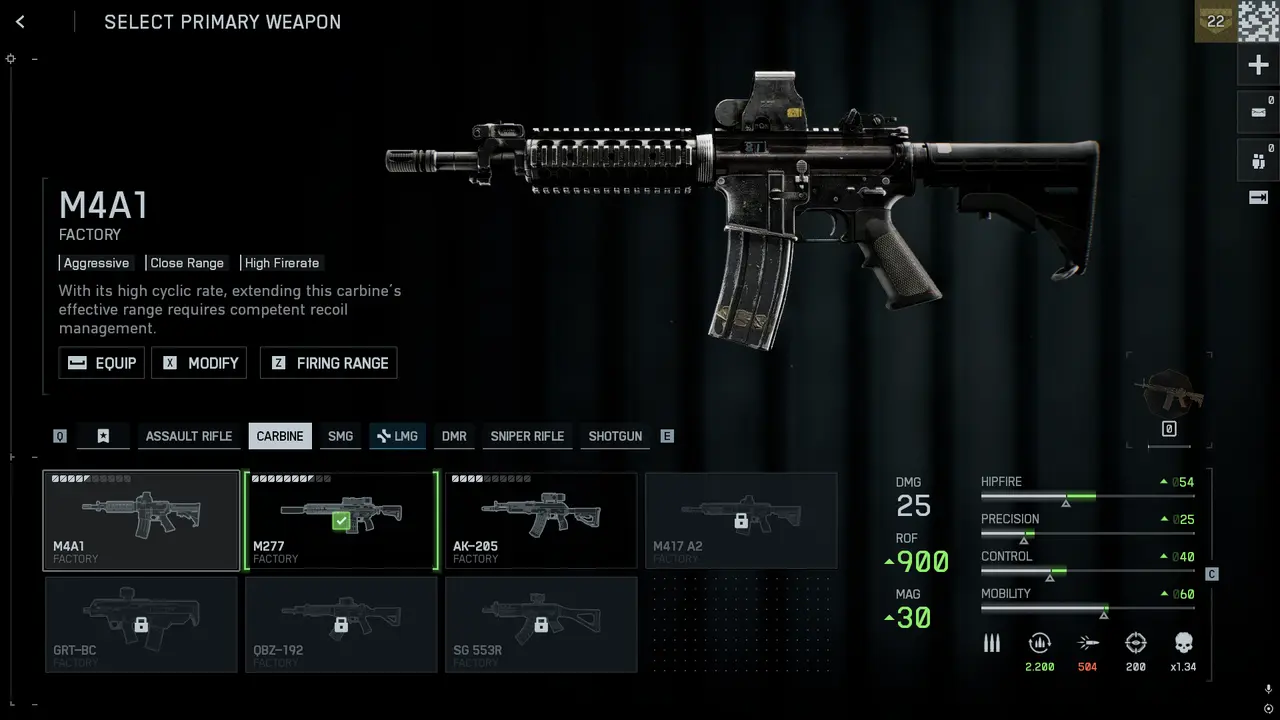Choose the AK-205 weapon tile
The width and height of the screenshot is (1280, 720).
coord(541,520)
